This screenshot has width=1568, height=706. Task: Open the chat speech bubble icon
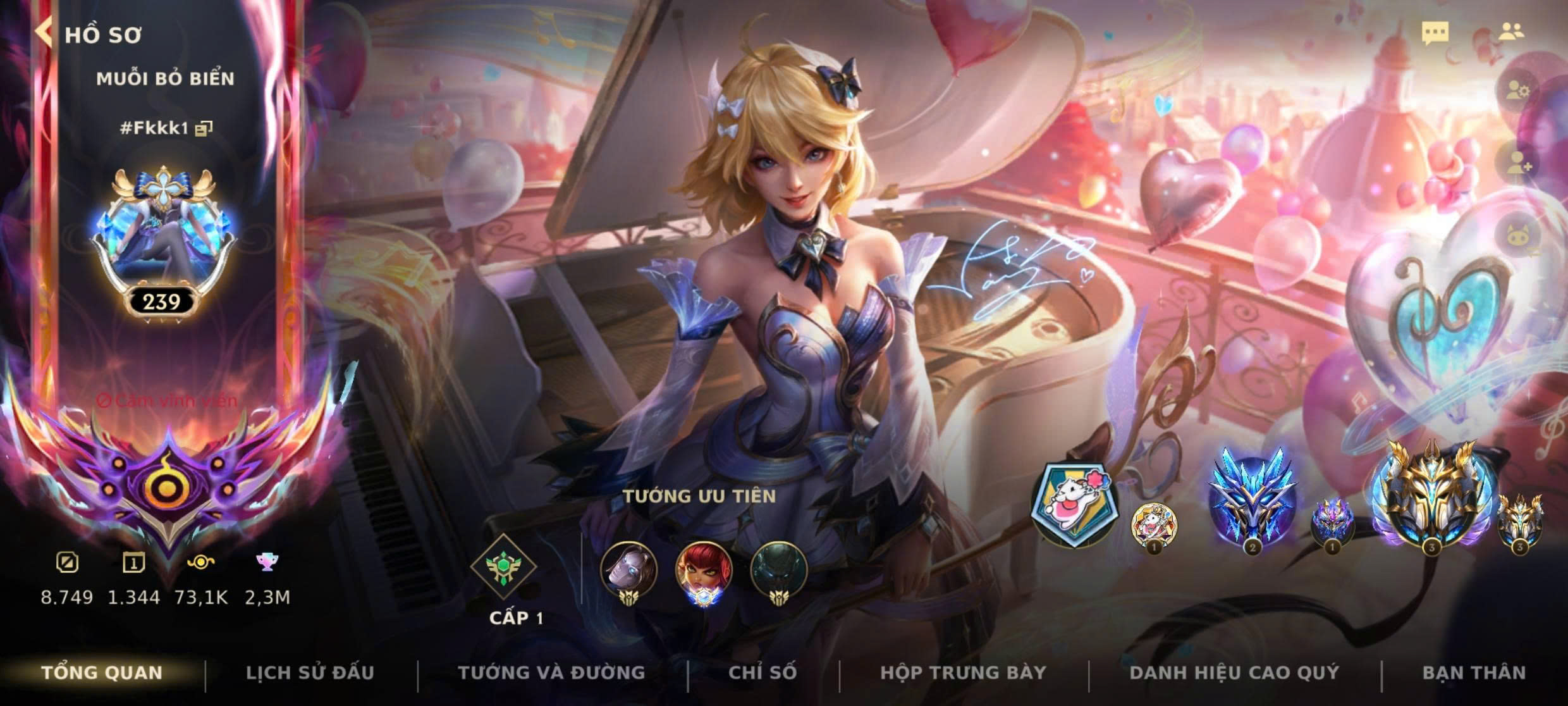[1435, 33]
